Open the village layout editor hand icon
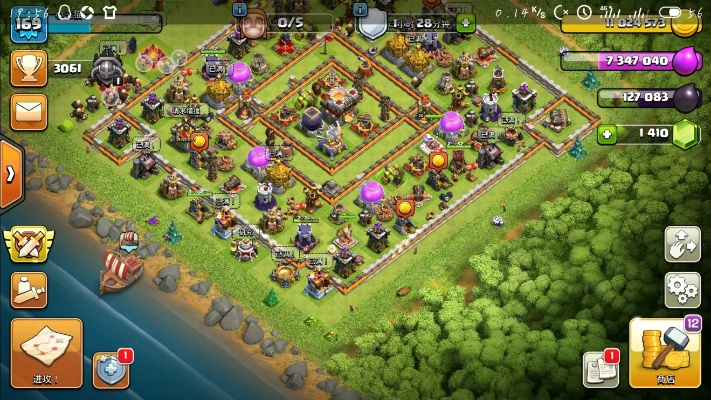The image size is (711, 400). (682, 244)
